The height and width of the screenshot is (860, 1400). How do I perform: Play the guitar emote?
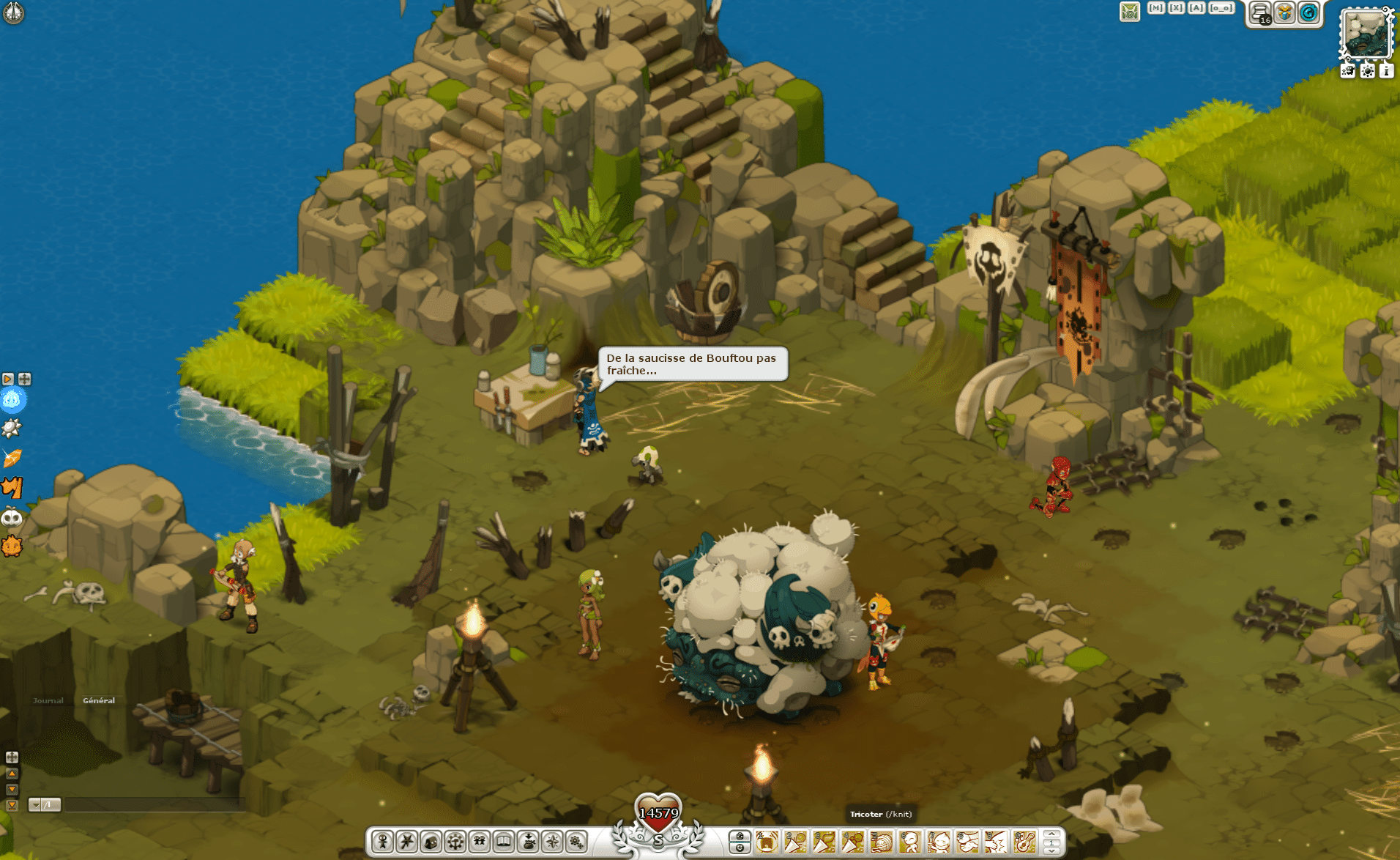pos(1024,842)
